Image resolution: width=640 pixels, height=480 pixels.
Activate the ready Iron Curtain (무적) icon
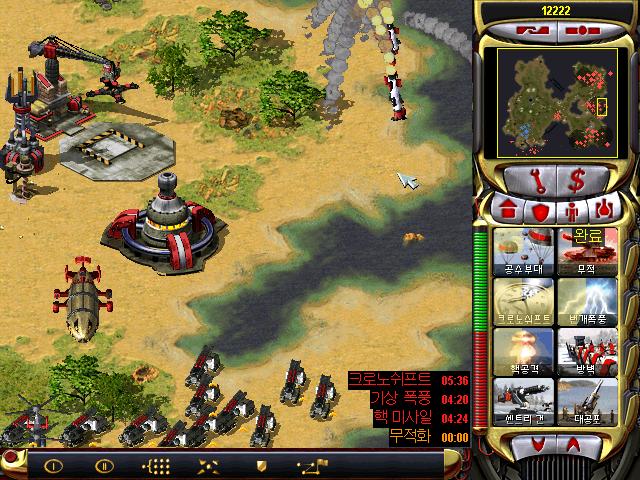click(x=585, y=251)
